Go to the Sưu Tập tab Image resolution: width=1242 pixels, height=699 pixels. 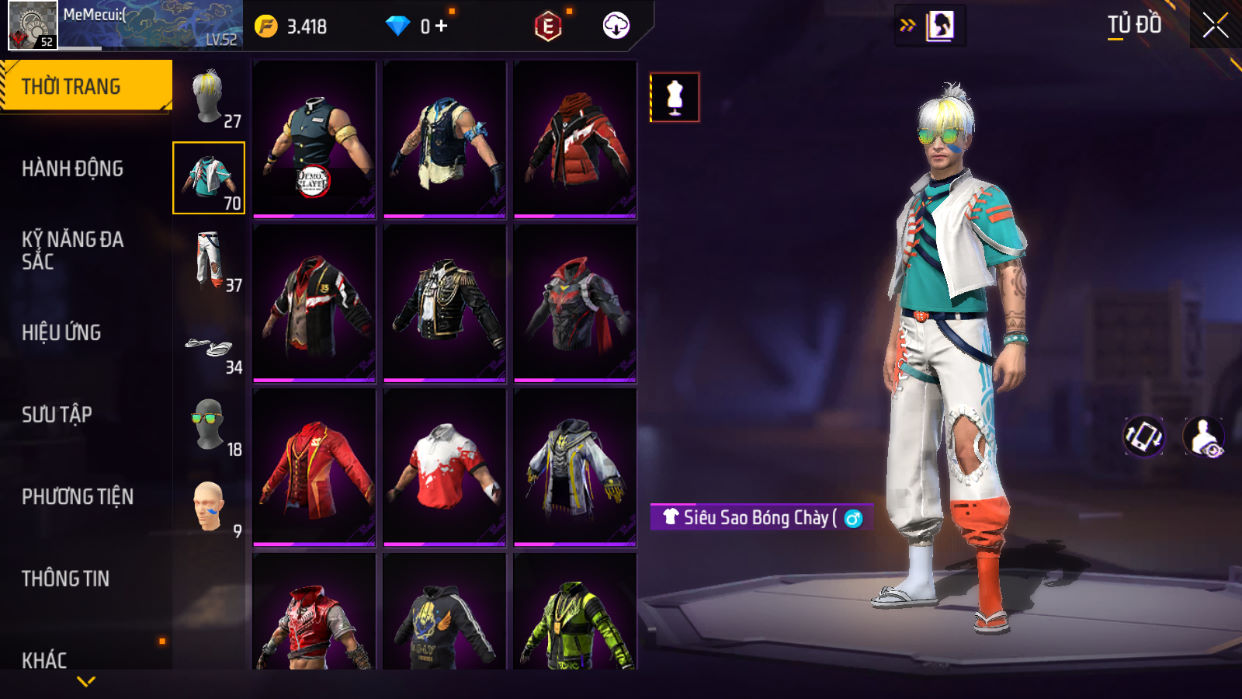click(x=57, y=415)
